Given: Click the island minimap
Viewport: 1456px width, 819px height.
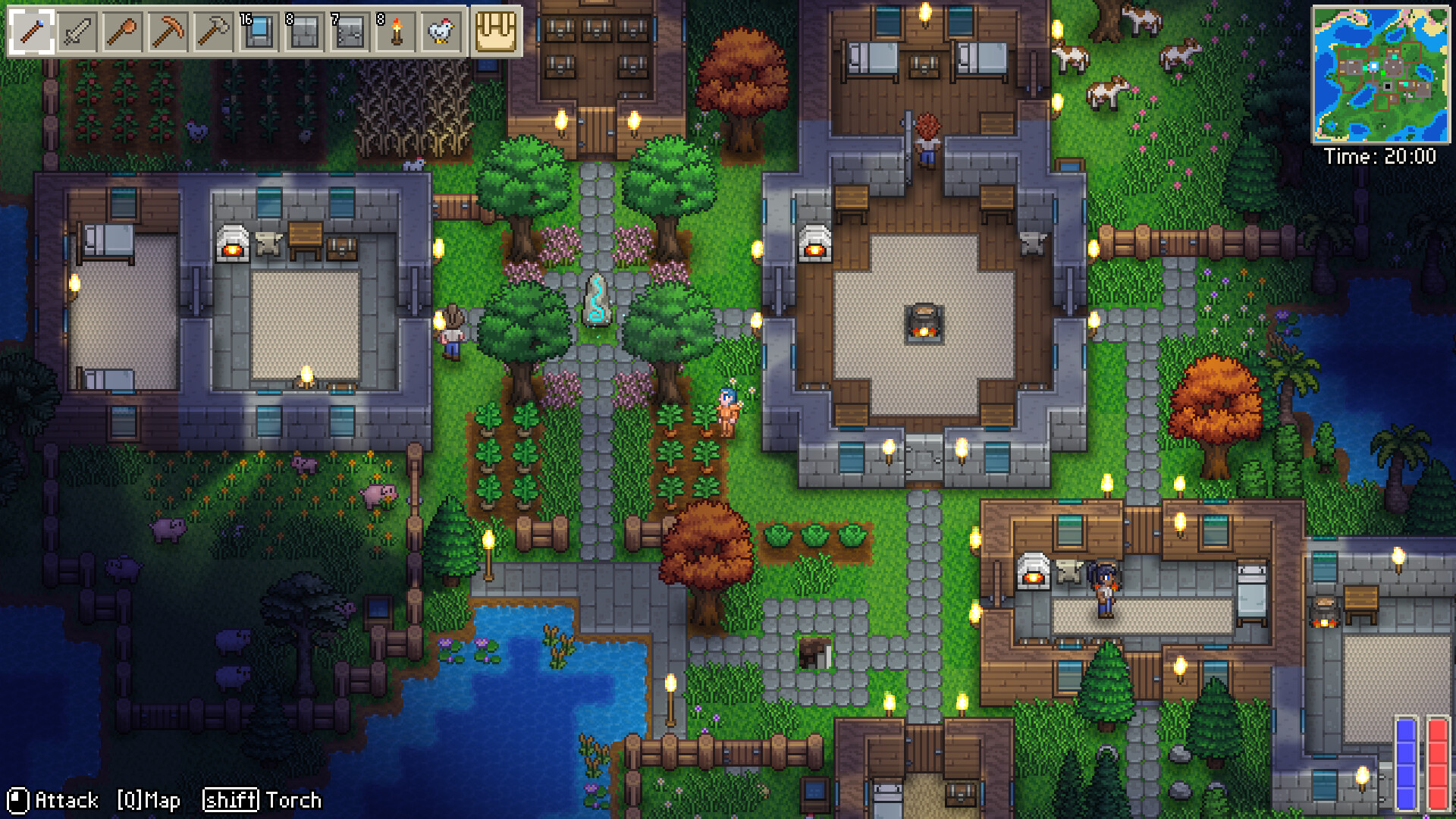Looking at the screenshot, I should click(x=1380, y=74).
